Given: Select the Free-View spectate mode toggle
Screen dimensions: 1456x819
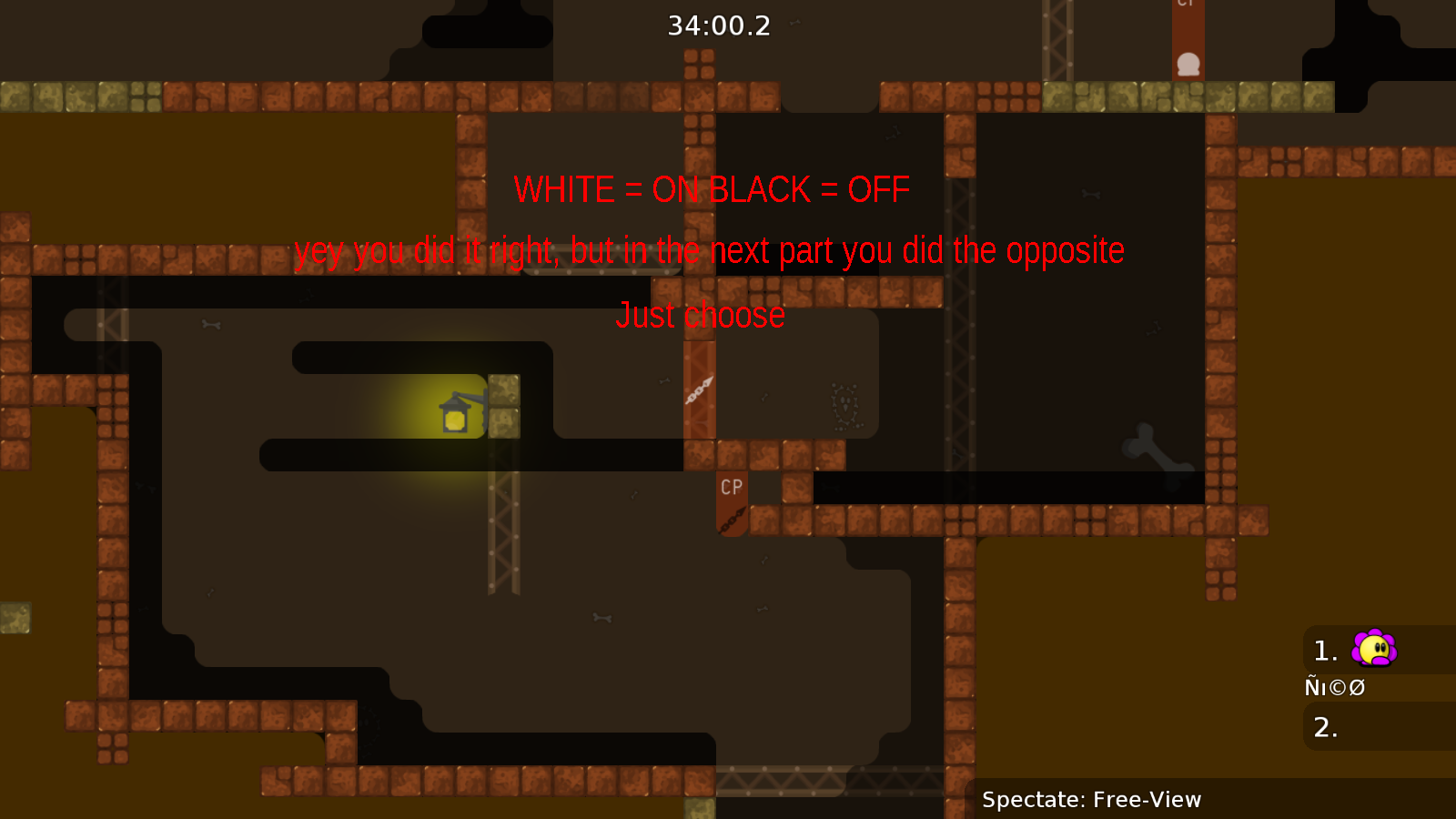Looking at the screenshot, I should point(1091,800).
